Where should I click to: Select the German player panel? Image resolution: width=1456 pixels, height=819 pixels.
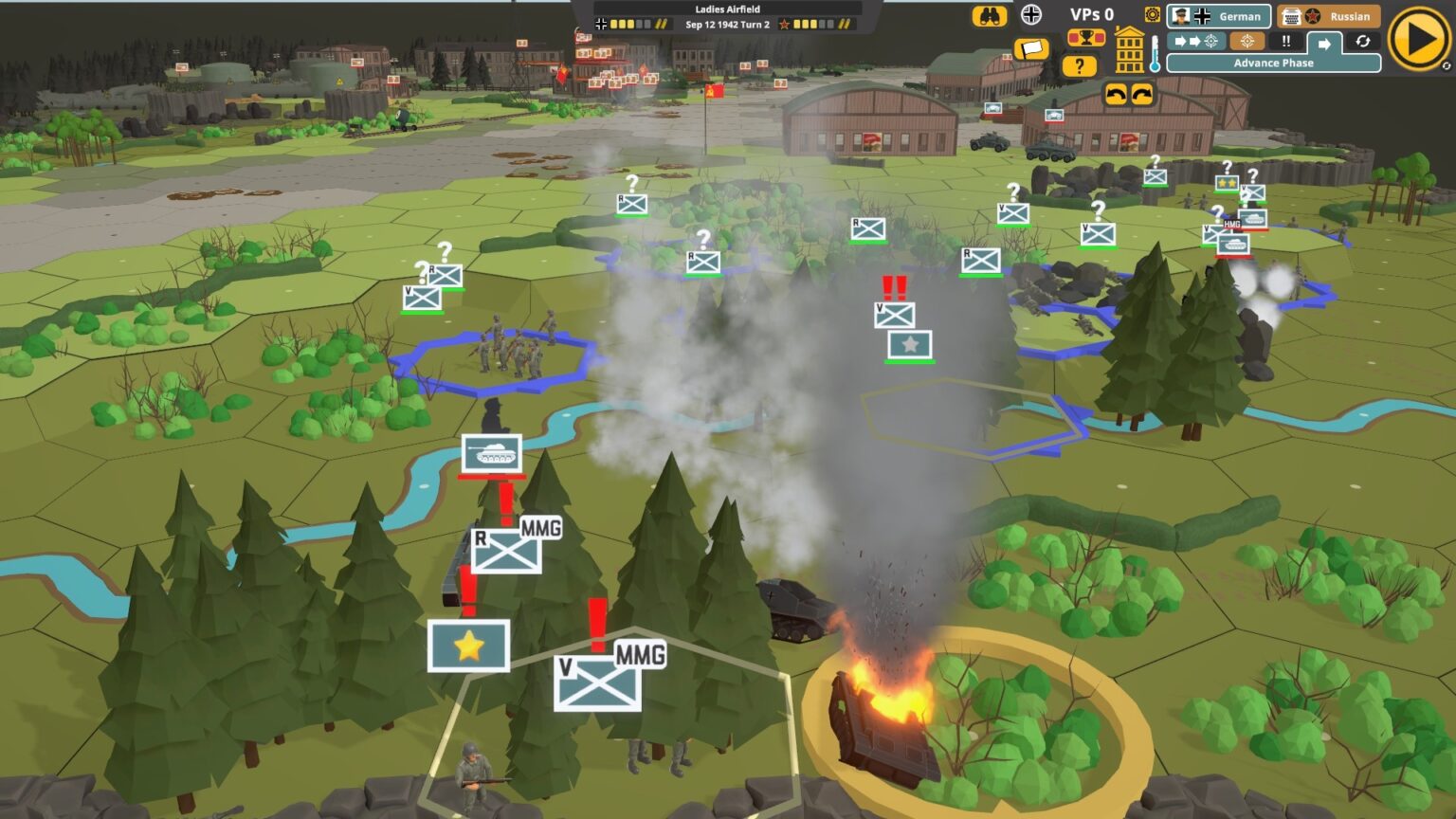(x=1218, y=16)
